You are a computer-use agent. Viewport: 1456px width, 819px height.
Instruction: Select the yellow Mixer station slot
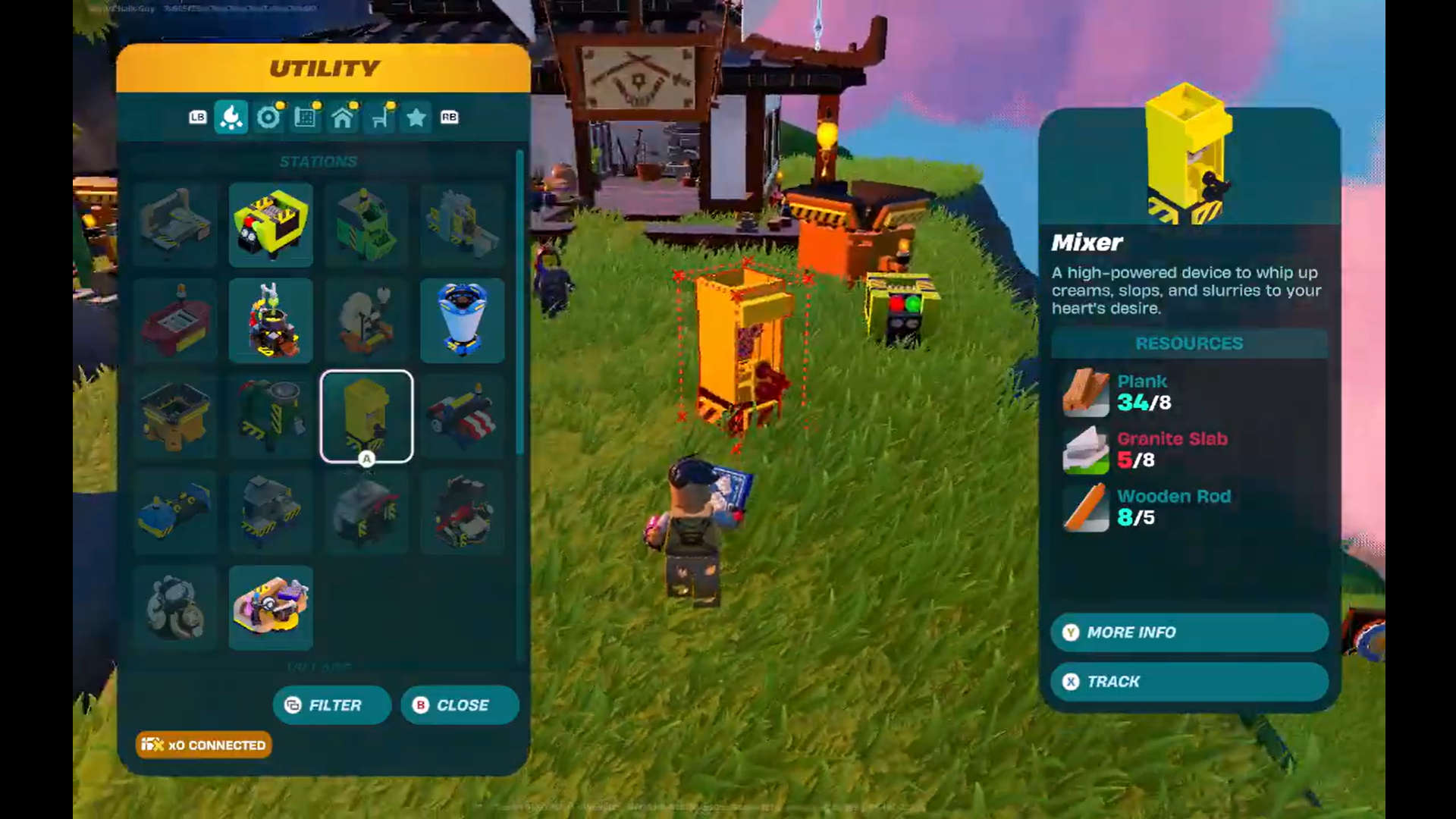click(x=366, y=416)
